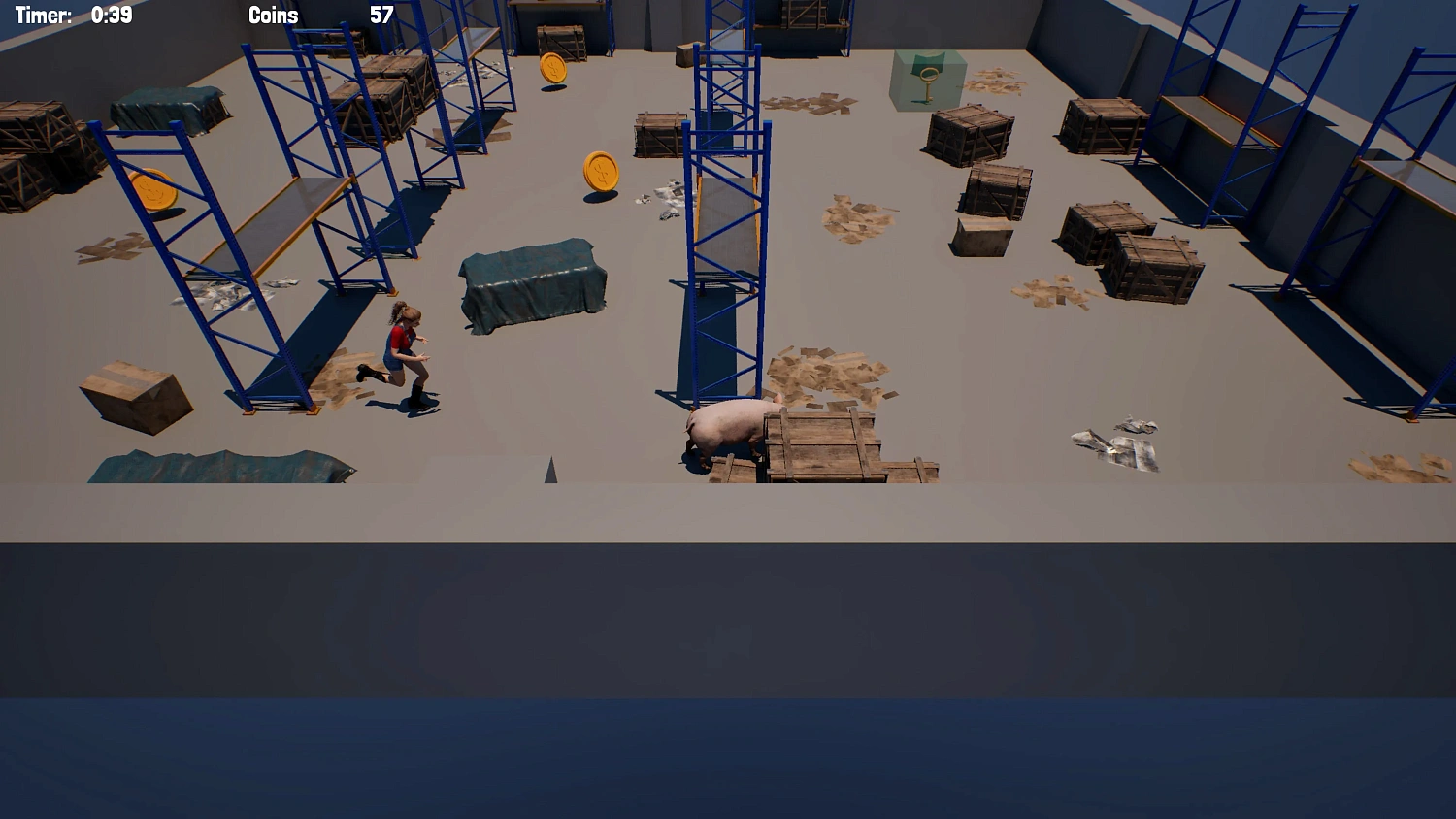Viewport: 1456px width, 819px height.
Task: Click the golden dollar coin near the top shelf
Action: click(552, 68)
